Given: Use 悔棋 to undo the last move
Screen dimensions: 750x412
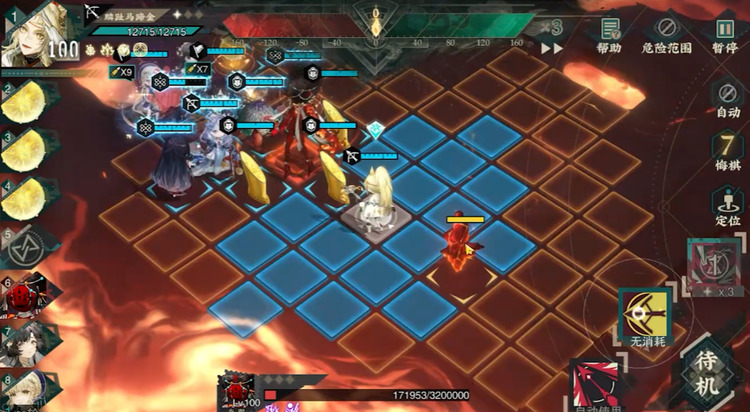Looking at the screenshot, I should [x=727, y=151].
